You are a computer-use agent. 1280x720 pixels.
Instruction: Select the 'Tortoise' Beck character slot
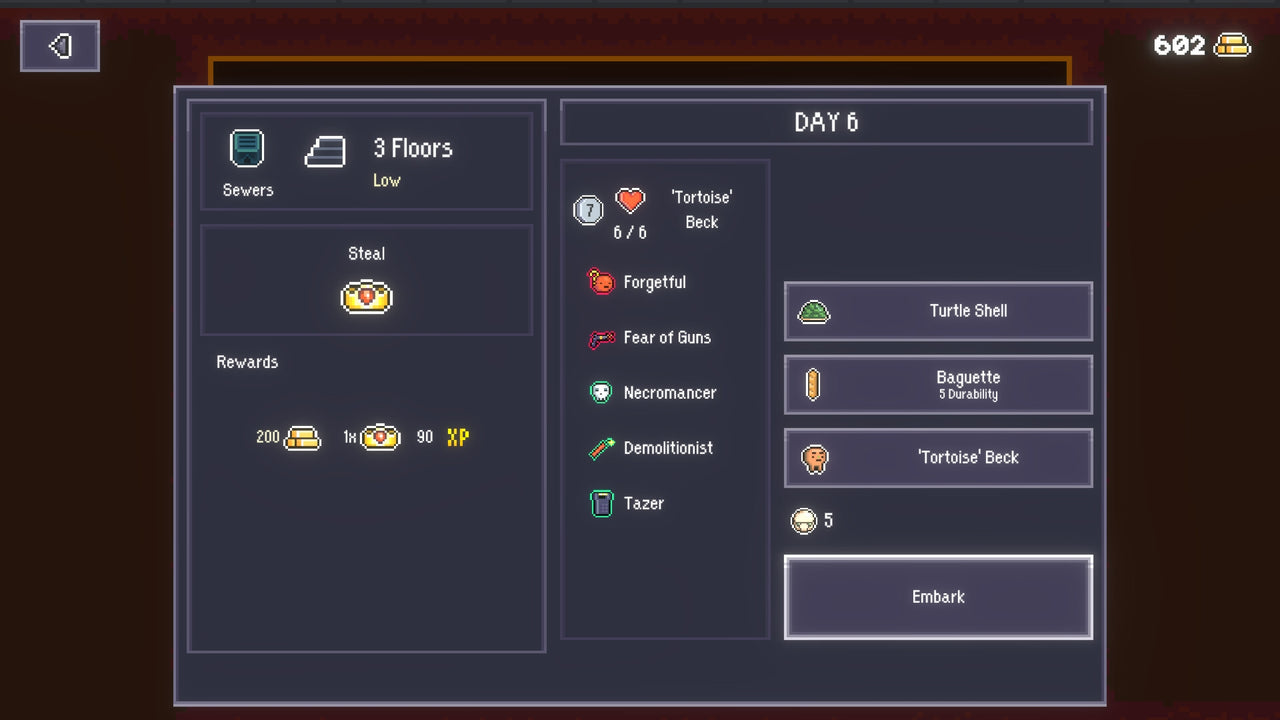pyautogui.click(x=937, y=458)
